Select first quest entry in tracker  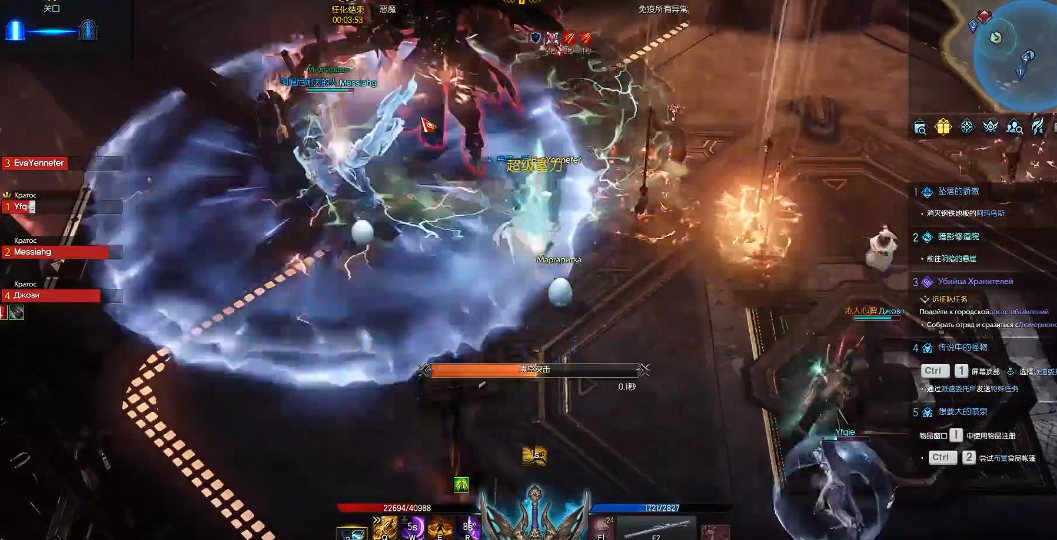(x=958, y=191)
